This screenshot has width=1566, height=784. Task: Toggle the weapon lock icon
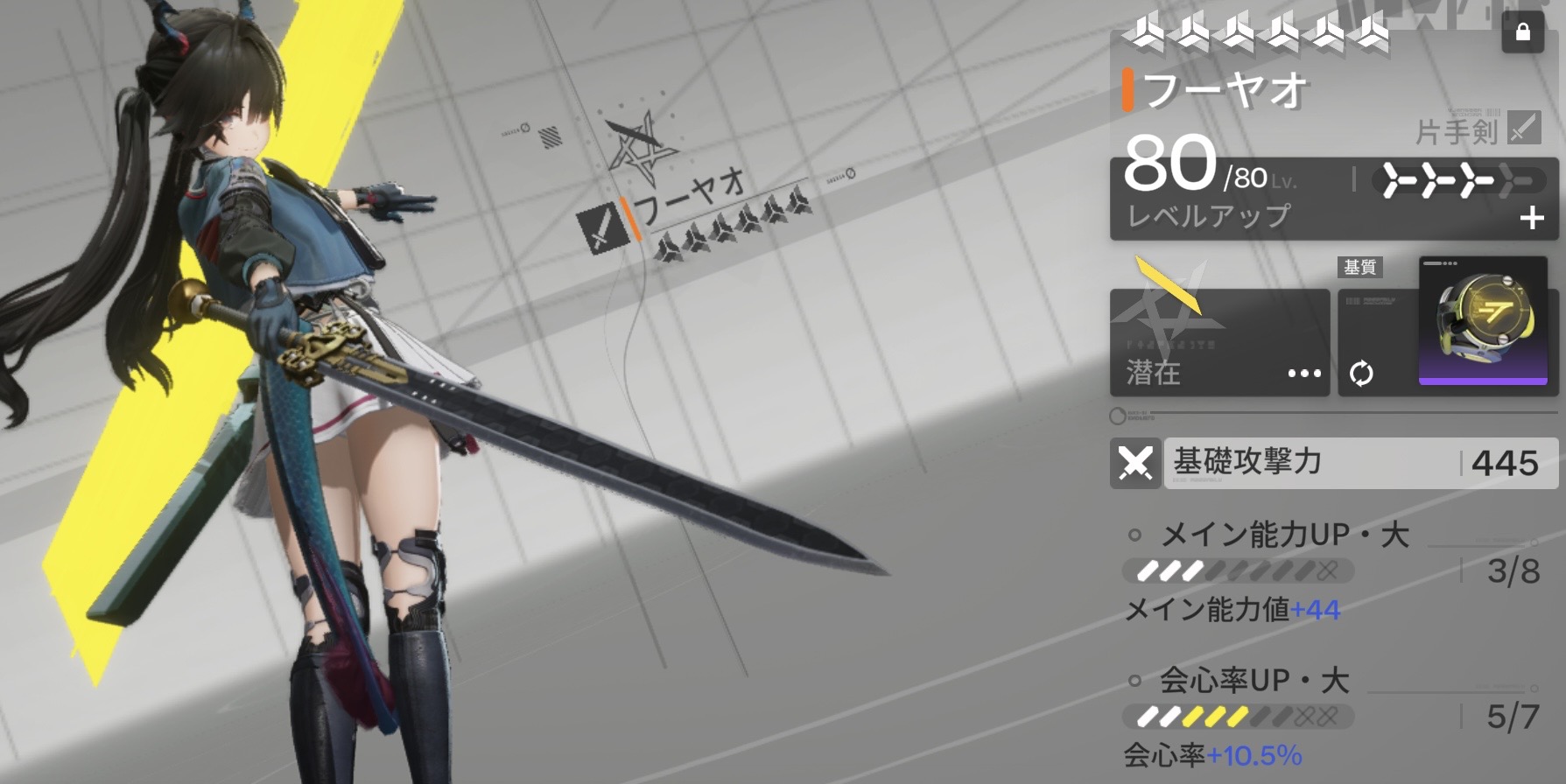[x=1522, y=33]
